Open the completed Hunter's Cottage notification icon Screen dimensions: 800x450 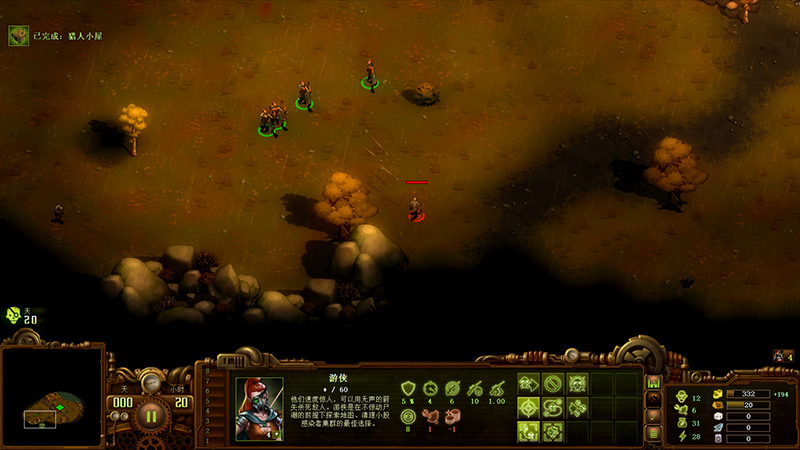pos(19,36)
